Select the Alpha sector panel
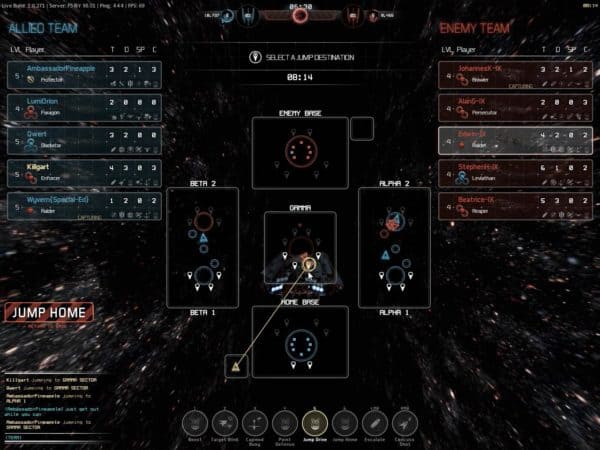This screenshot has width=600, height=450. pyautogui.click(x=396, y=247)
